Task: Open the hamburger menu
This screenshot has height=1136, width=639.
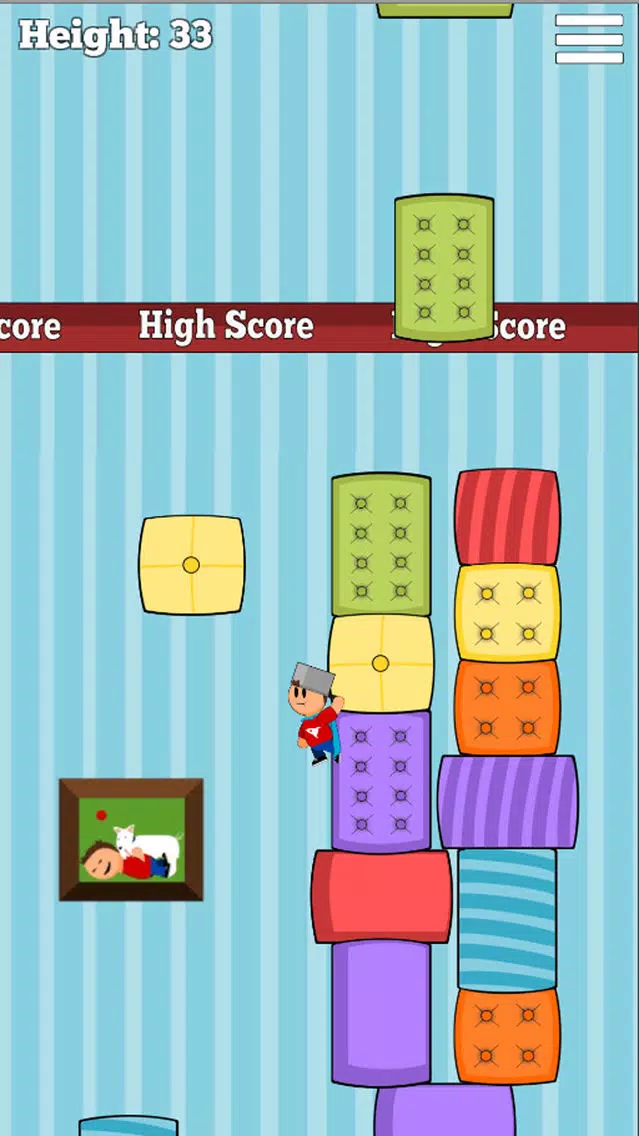Action: tap(589, 40)
